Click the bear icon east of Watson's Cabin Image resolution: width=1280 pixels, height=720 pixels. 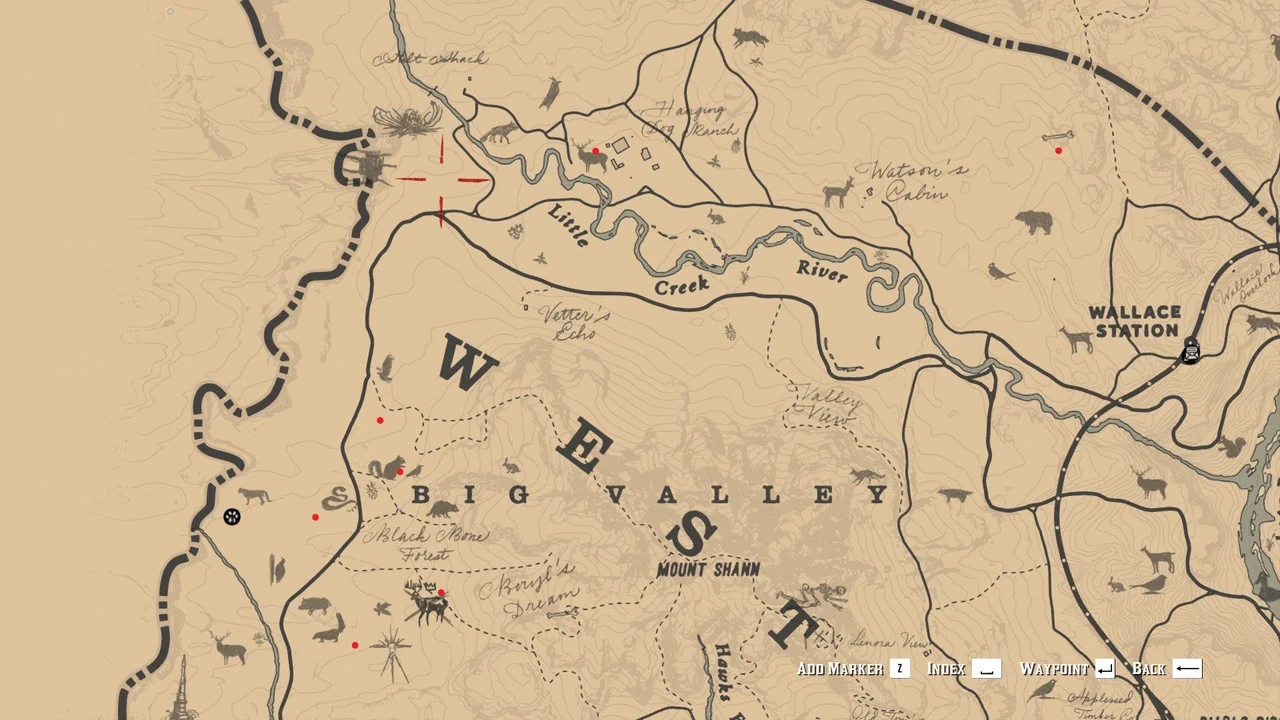1033,222
